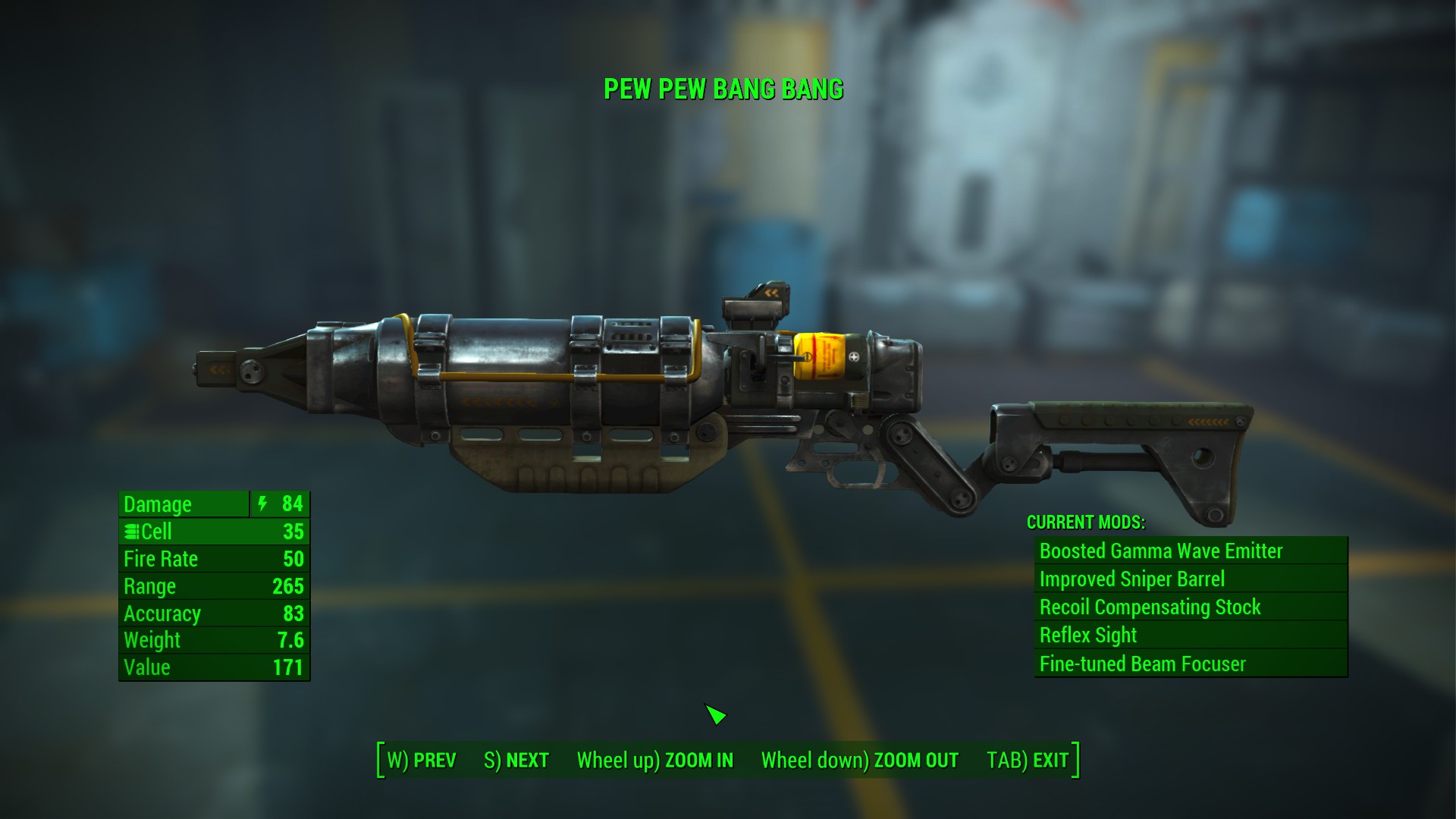
Task: Go to the previous item with PREV
Action: [422, 761]
